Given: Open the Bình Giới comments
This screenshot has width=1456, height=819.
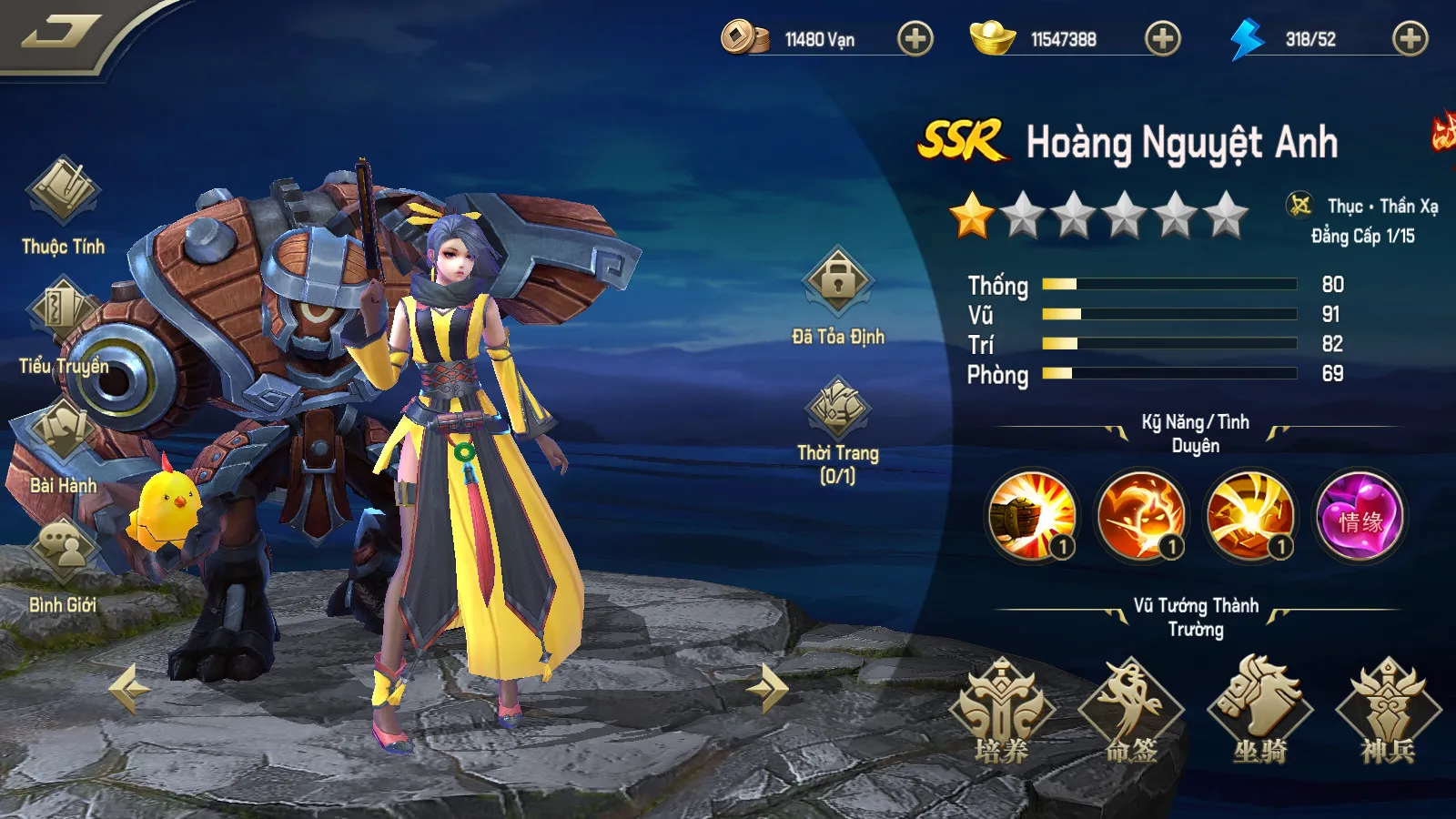Looking at the screenshot, I should (x=63, y=551).
